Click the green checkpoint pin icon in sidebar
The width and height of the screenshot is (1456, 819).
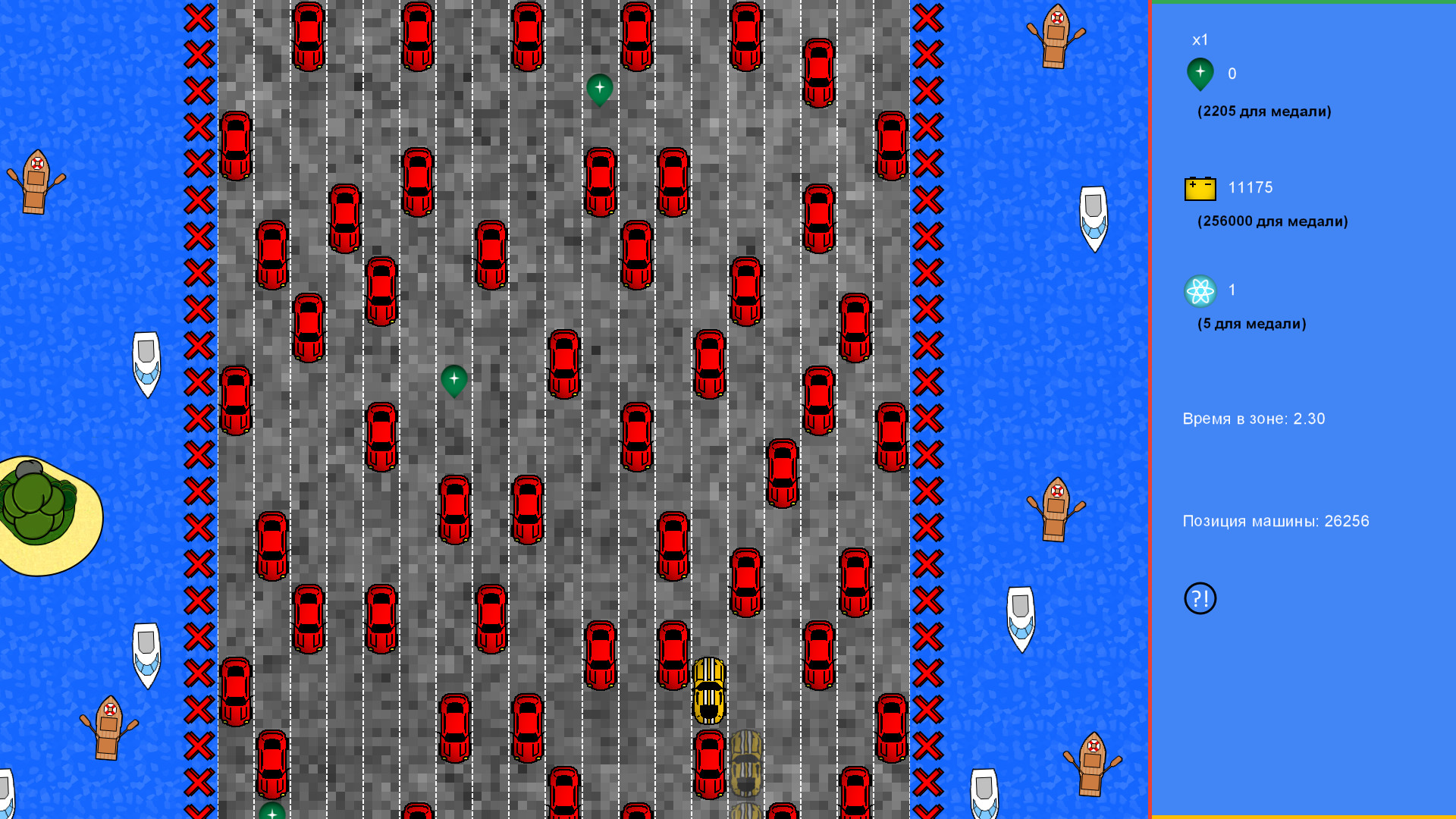pos(1200,74)
